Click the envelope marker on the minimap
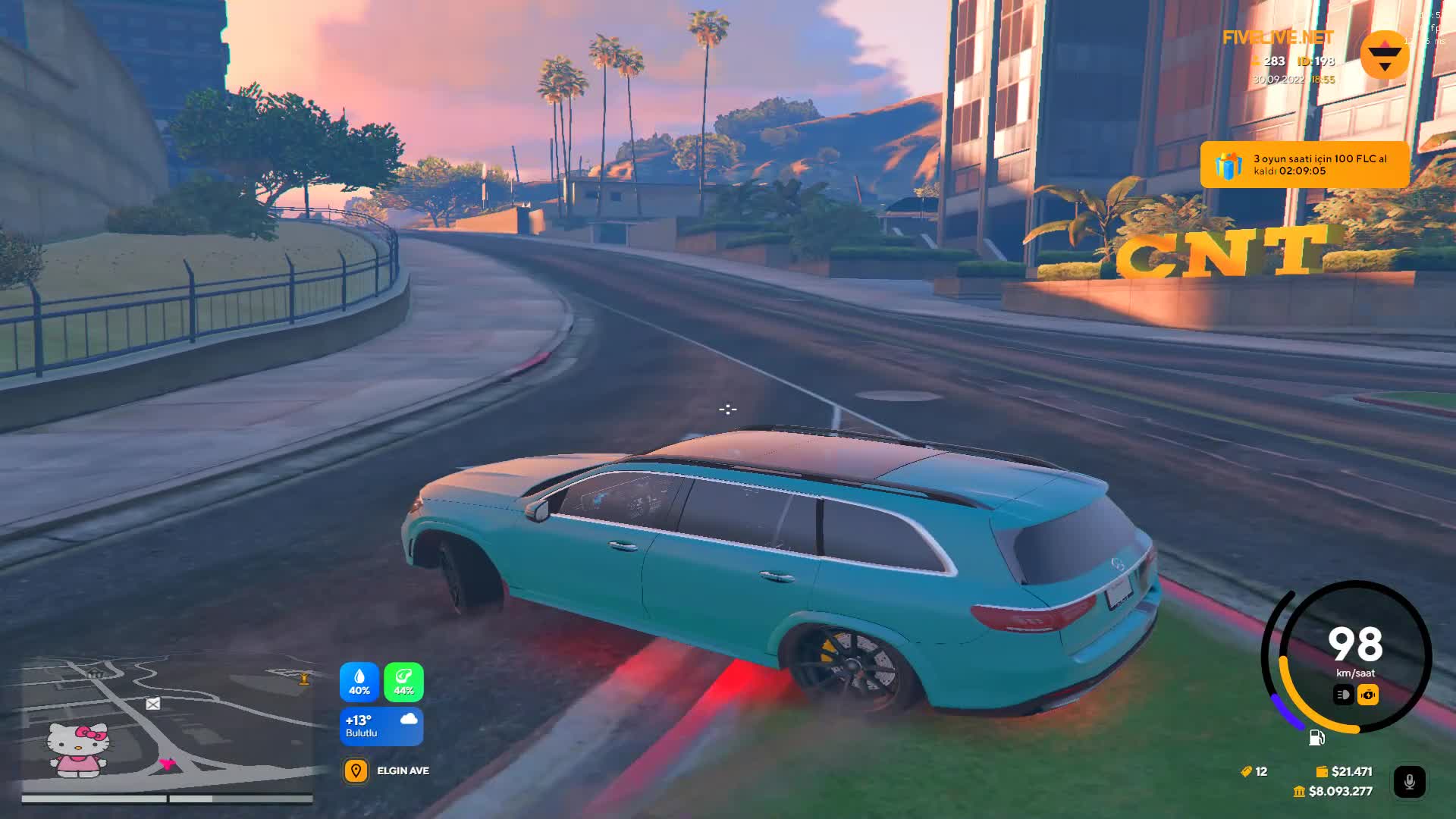 pos(153,704)
